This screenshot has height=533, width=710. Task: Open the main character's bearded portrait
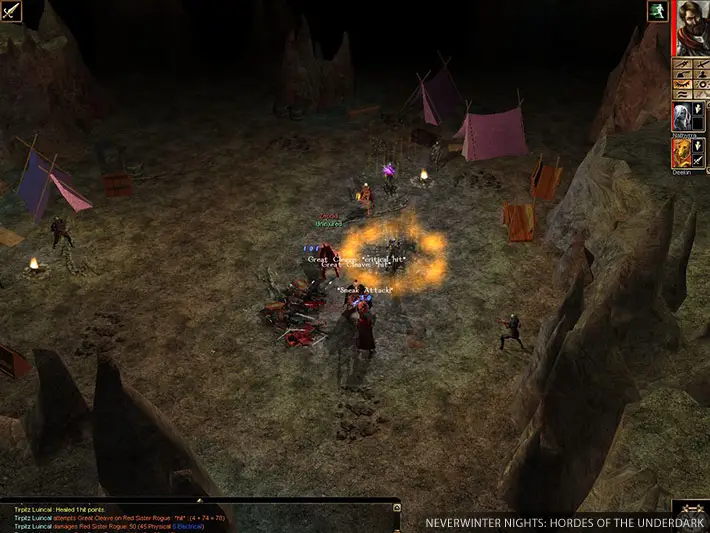click(x=691, y=28)
